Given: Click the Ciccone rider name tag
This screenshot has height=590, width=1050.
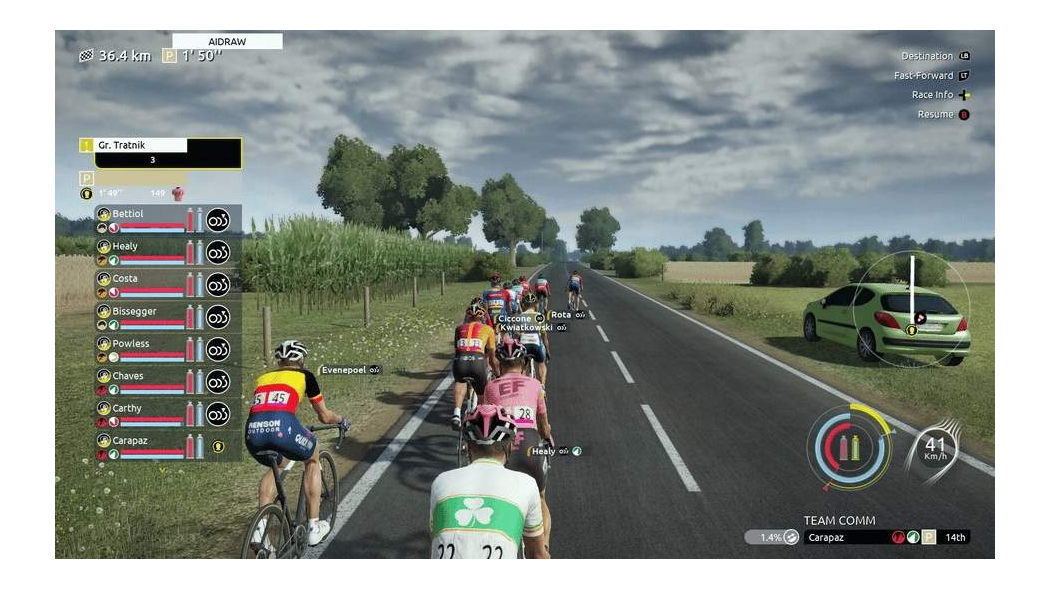Looking at the screenshot, I should [x=515, y=318].
